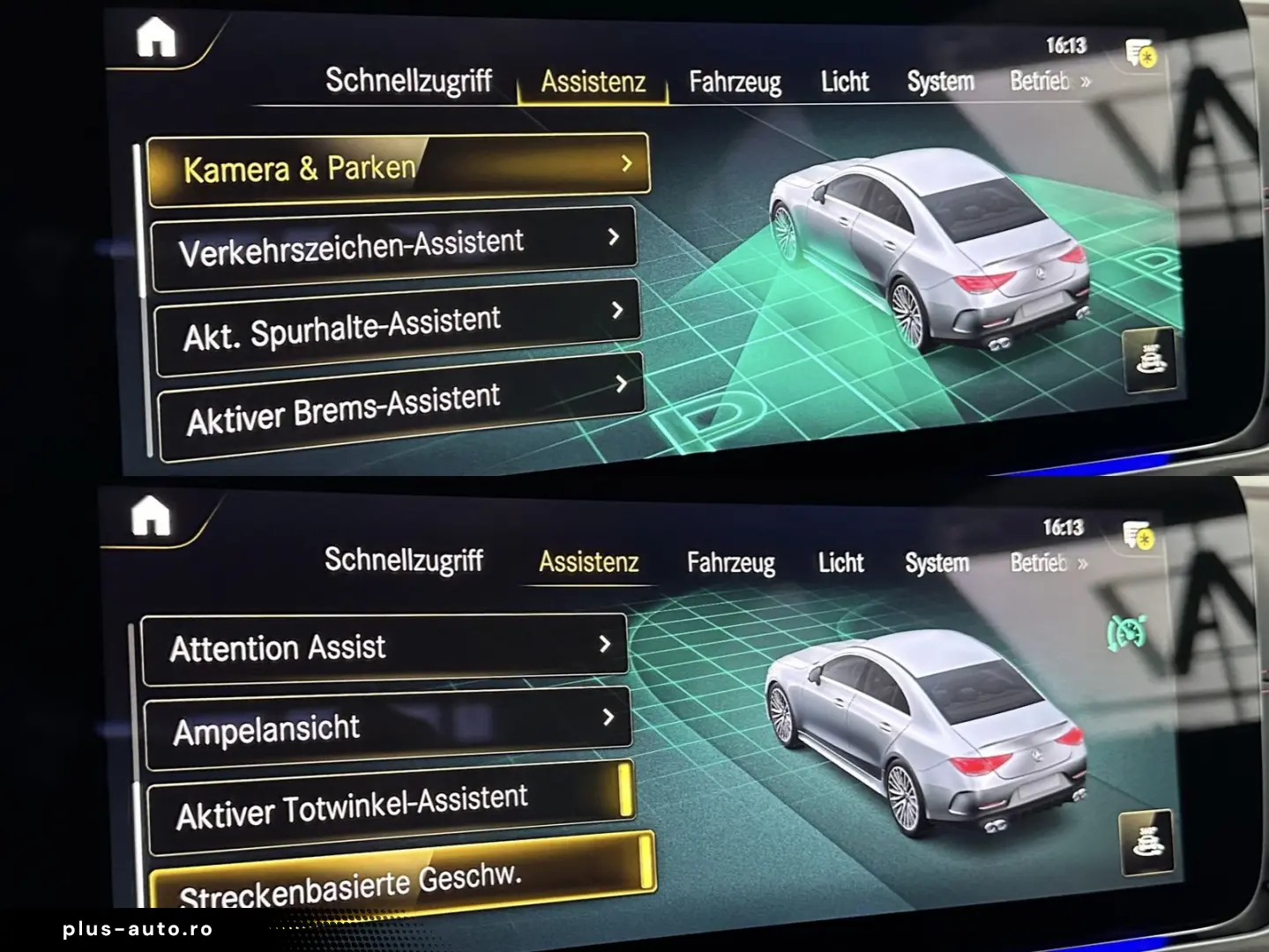Expand the Kamera & Parken submenu chevron
The height and width of the screenshot is (952, 1269).
pos(627,163)
